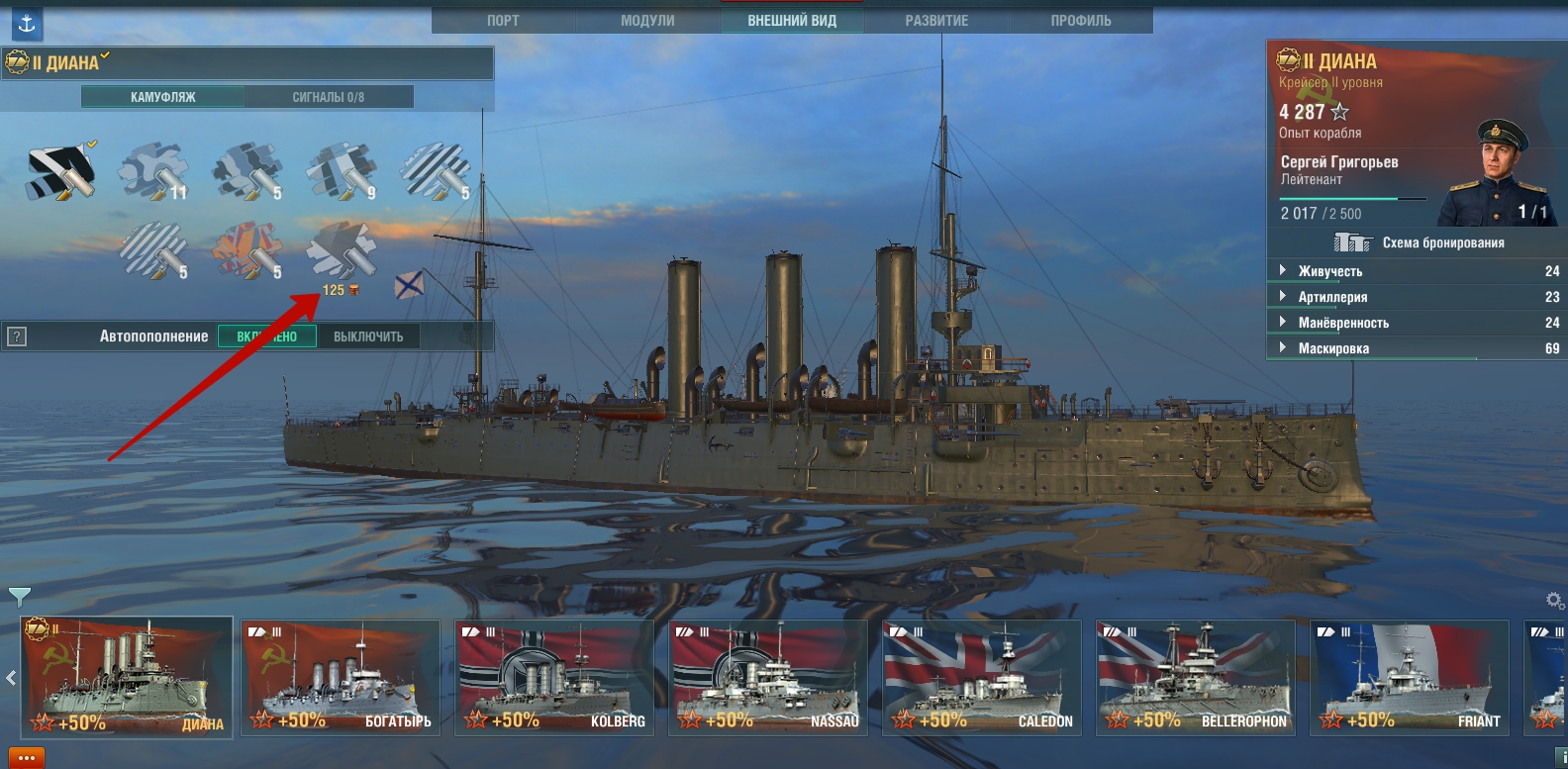This screenshot has width=1568, height=769.
Task: Open the Порт tab
Action: pyautogui.click(x=503, y=20)
